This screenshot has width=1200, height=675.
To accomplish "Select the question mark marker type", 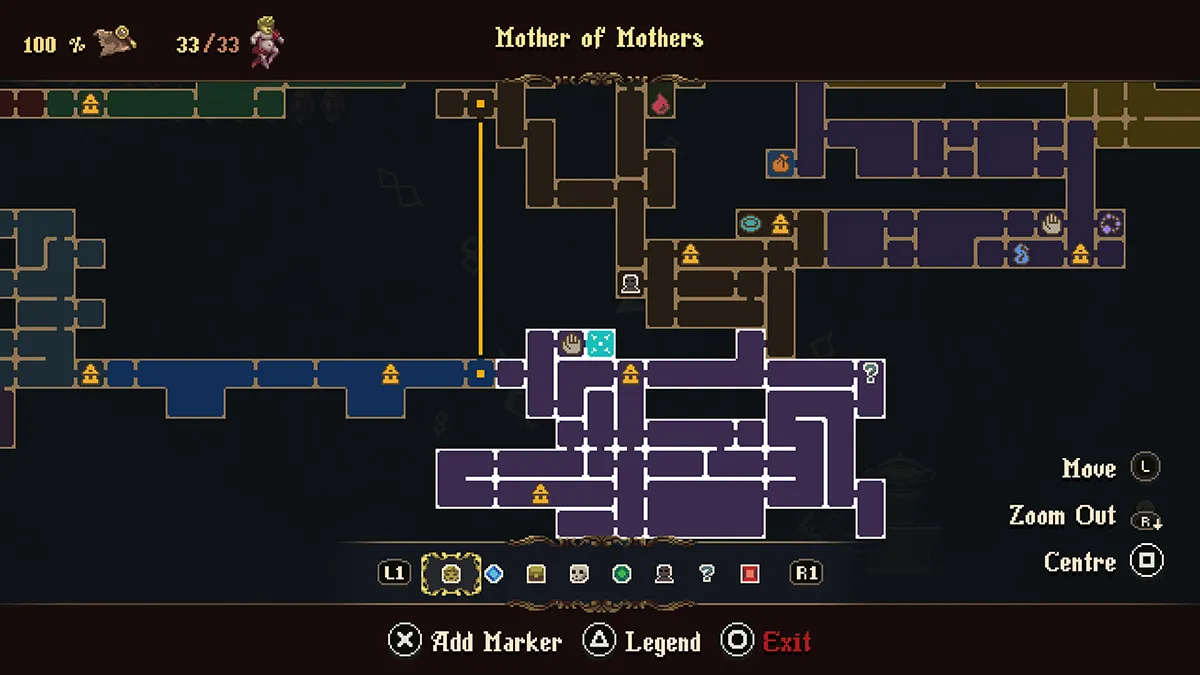I will (x=707, y=574).
